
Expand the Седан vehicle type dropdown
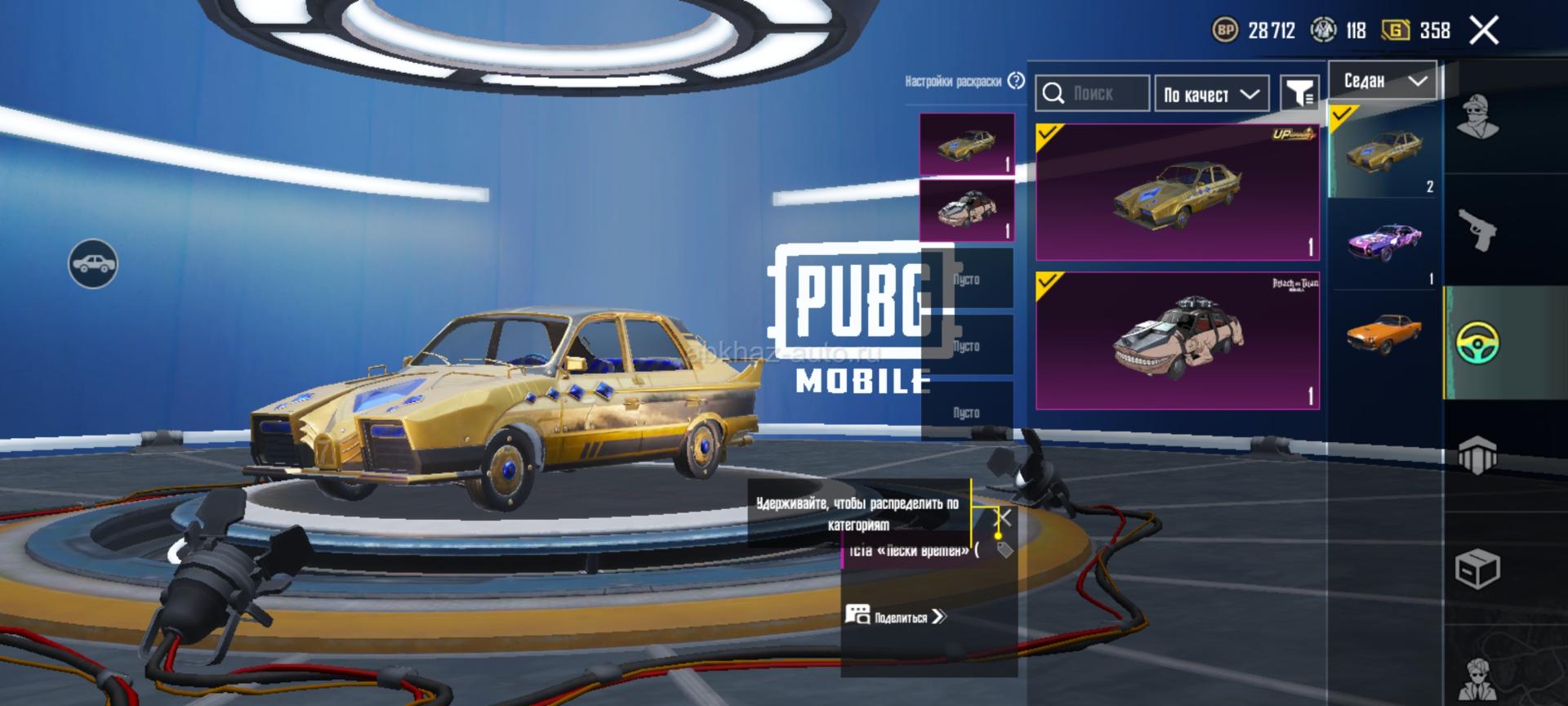pyautogui.click(x=1383, y=80)
